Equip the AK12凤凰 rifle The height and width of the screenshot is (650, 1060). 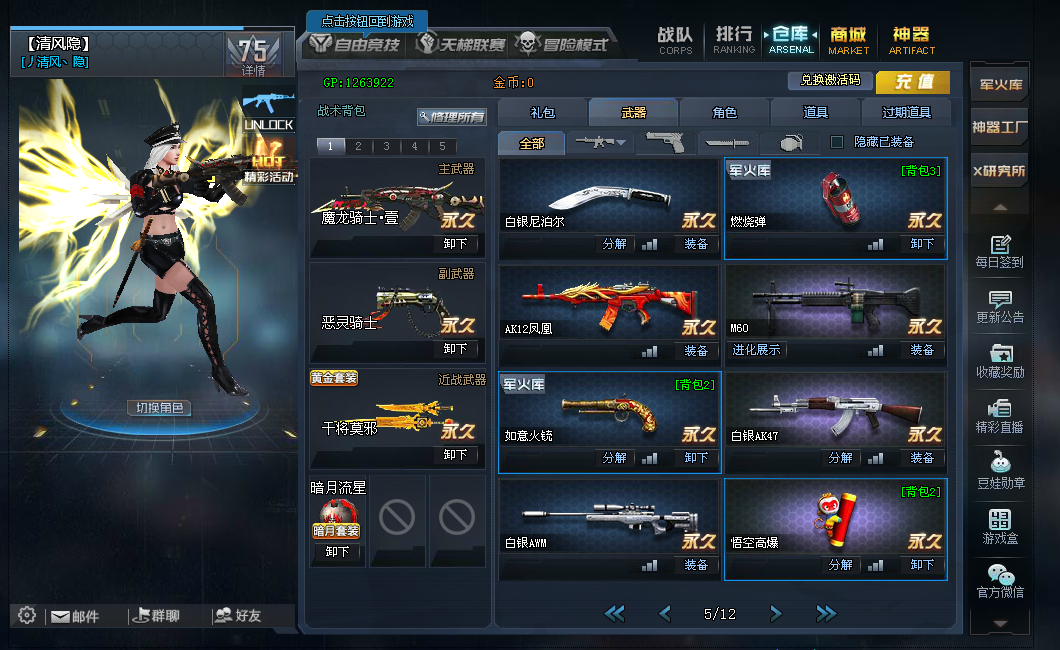tap(696, 351)
